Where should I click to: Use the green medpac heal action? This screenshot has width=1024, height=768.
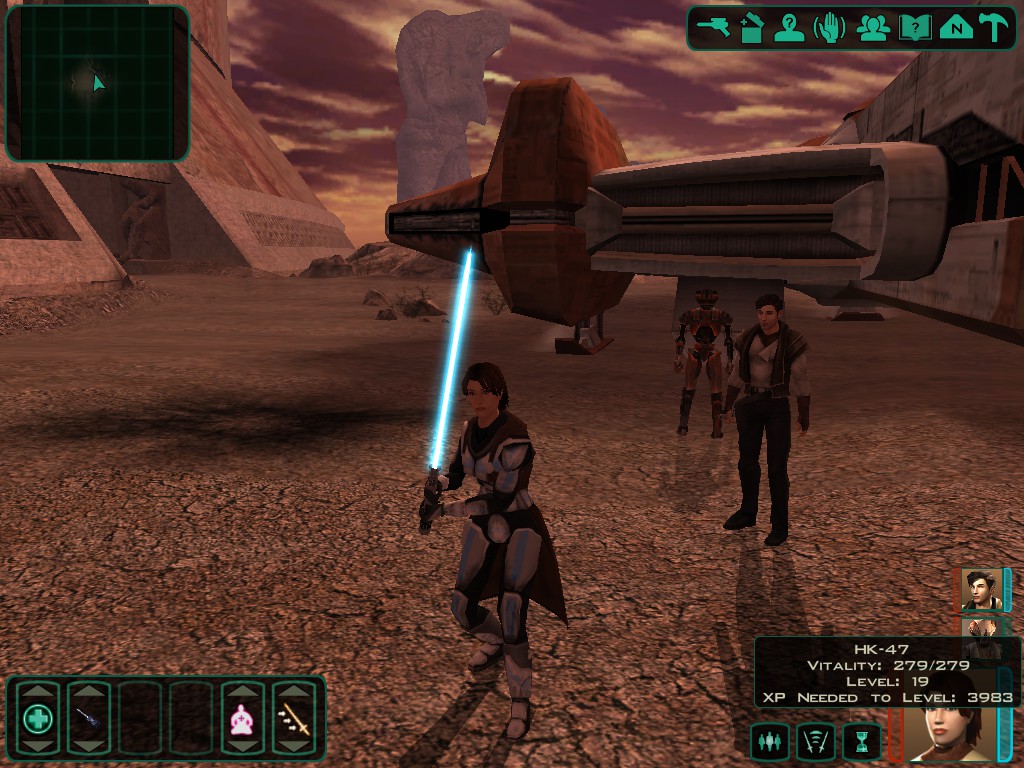[38, 718]
